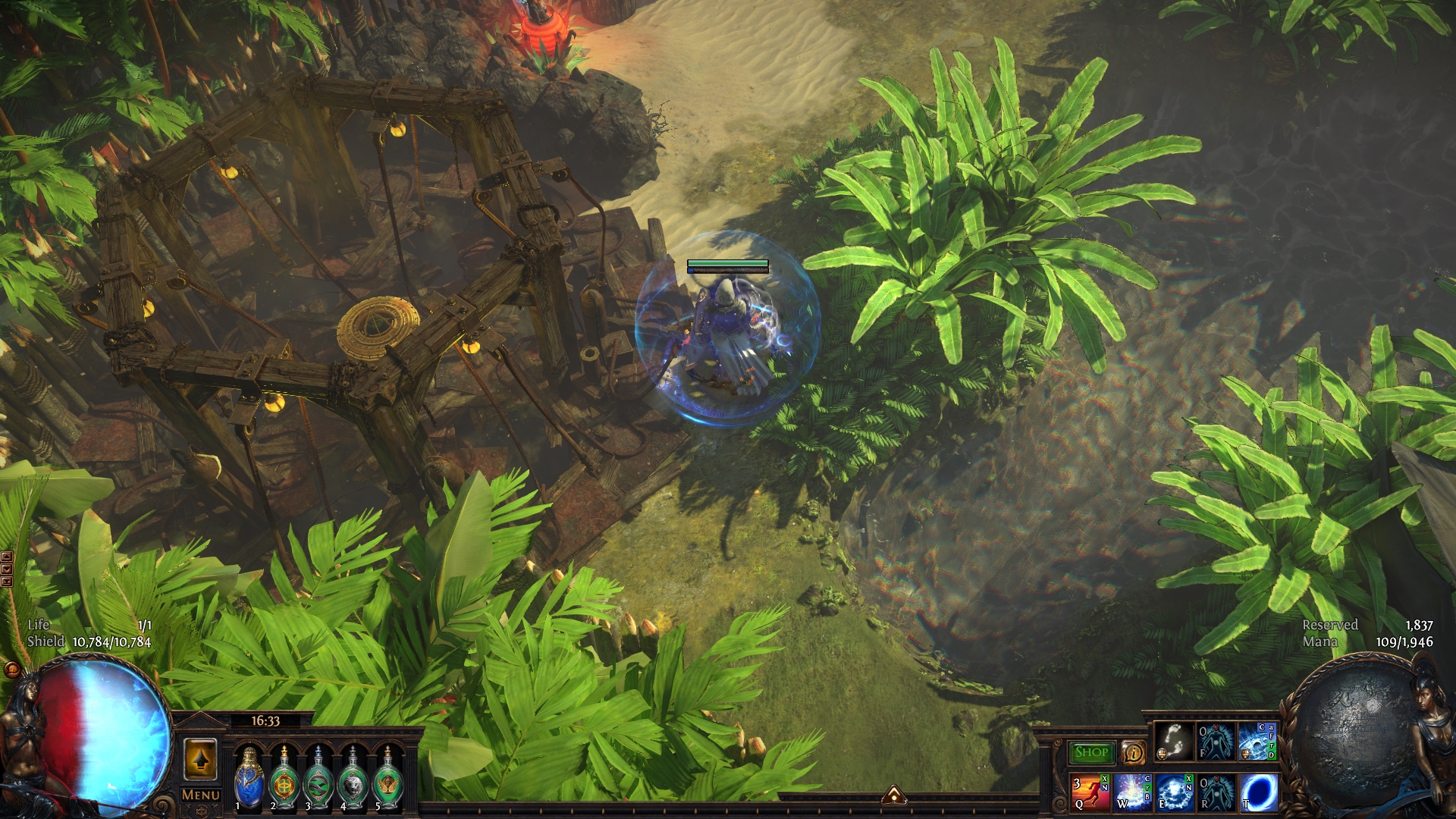The width and height of the screenshot is (1456, 819).
Task: Use the green flask with silver emblem
Action: [x=353, y=779]
